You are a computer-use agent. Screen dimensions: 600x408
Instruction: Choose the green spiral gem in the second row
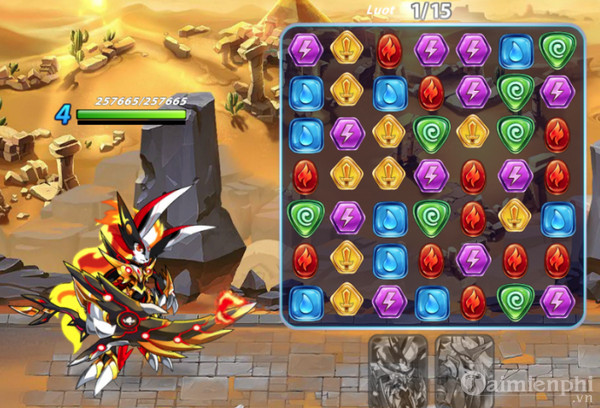pyautogui.click(x=515, y=92)
